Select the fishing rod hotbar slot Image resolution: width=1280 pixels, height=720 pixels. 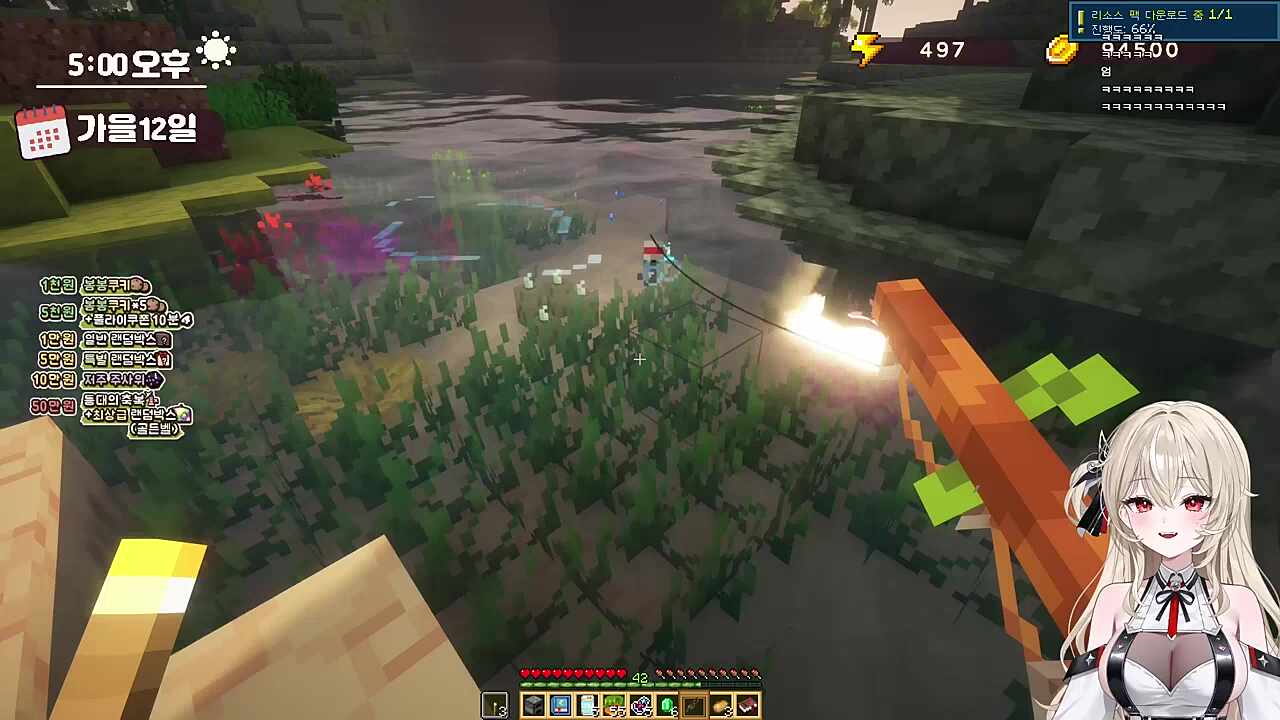pyautogui.click(x=694, y=706)
